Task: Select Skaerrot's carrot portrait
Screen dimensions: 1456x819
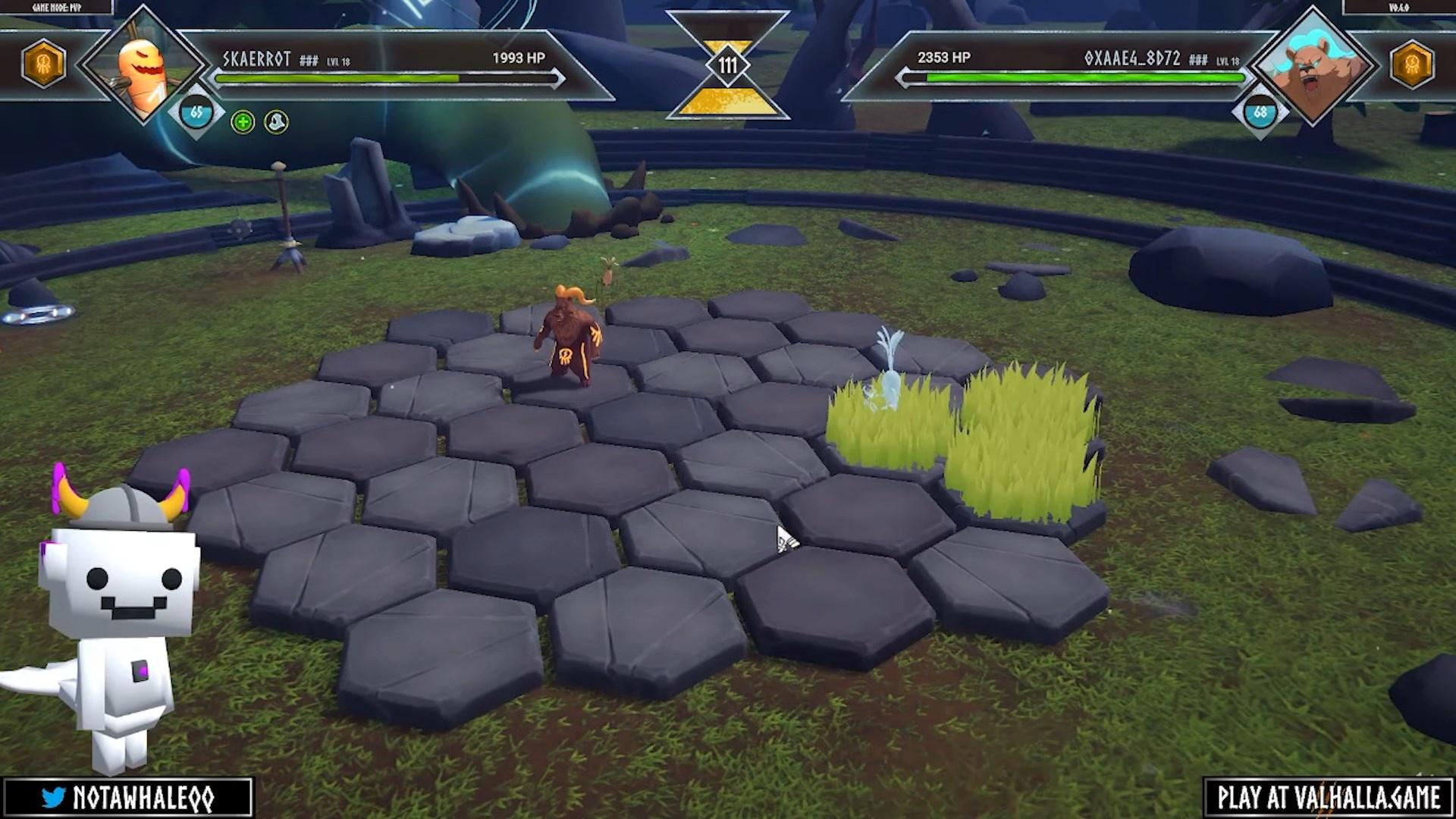Action: pyautogui.click(x=142, y=67)
